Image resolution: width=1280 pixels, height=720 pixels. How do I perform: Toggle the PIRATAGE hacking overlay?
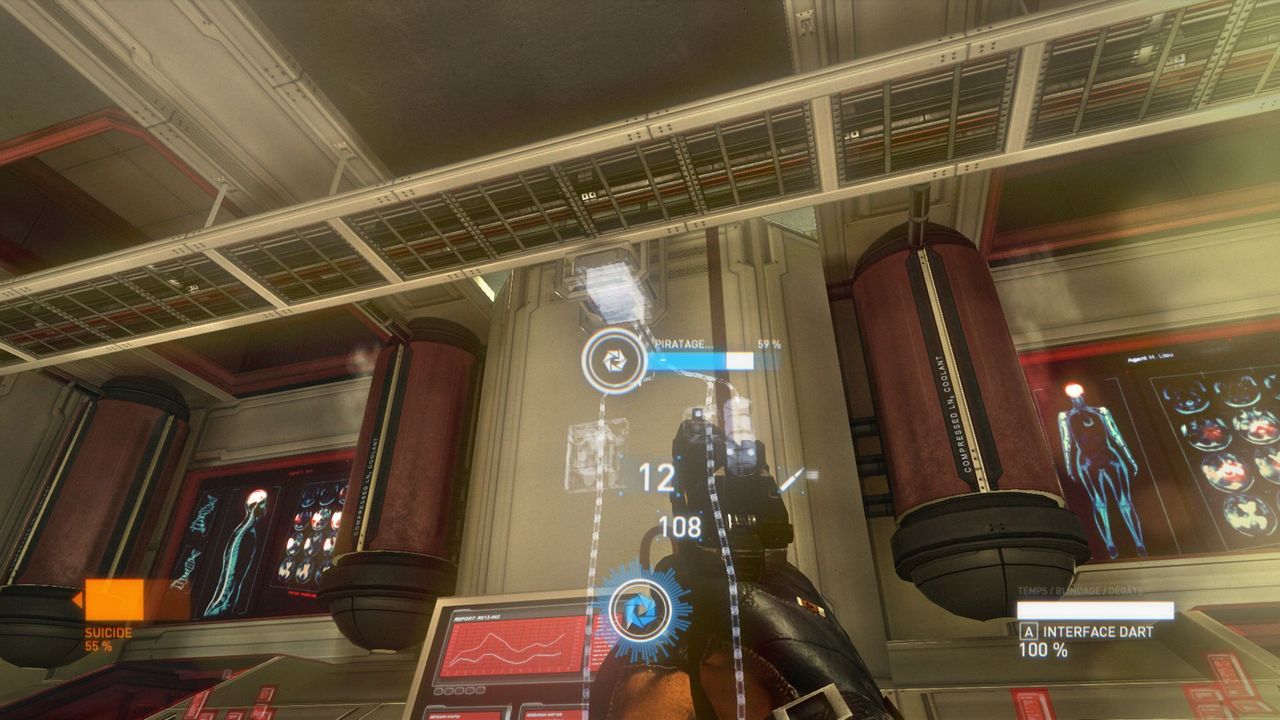684,343
